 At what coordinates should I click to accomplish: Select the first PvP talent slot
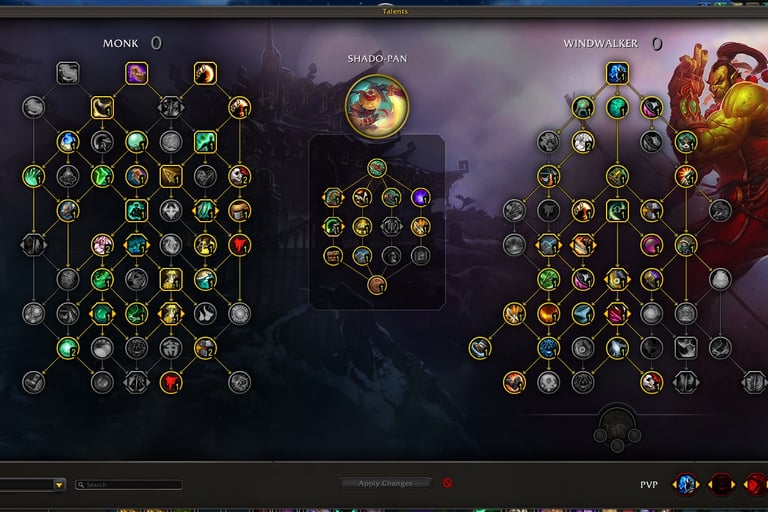tap(685, 484)
